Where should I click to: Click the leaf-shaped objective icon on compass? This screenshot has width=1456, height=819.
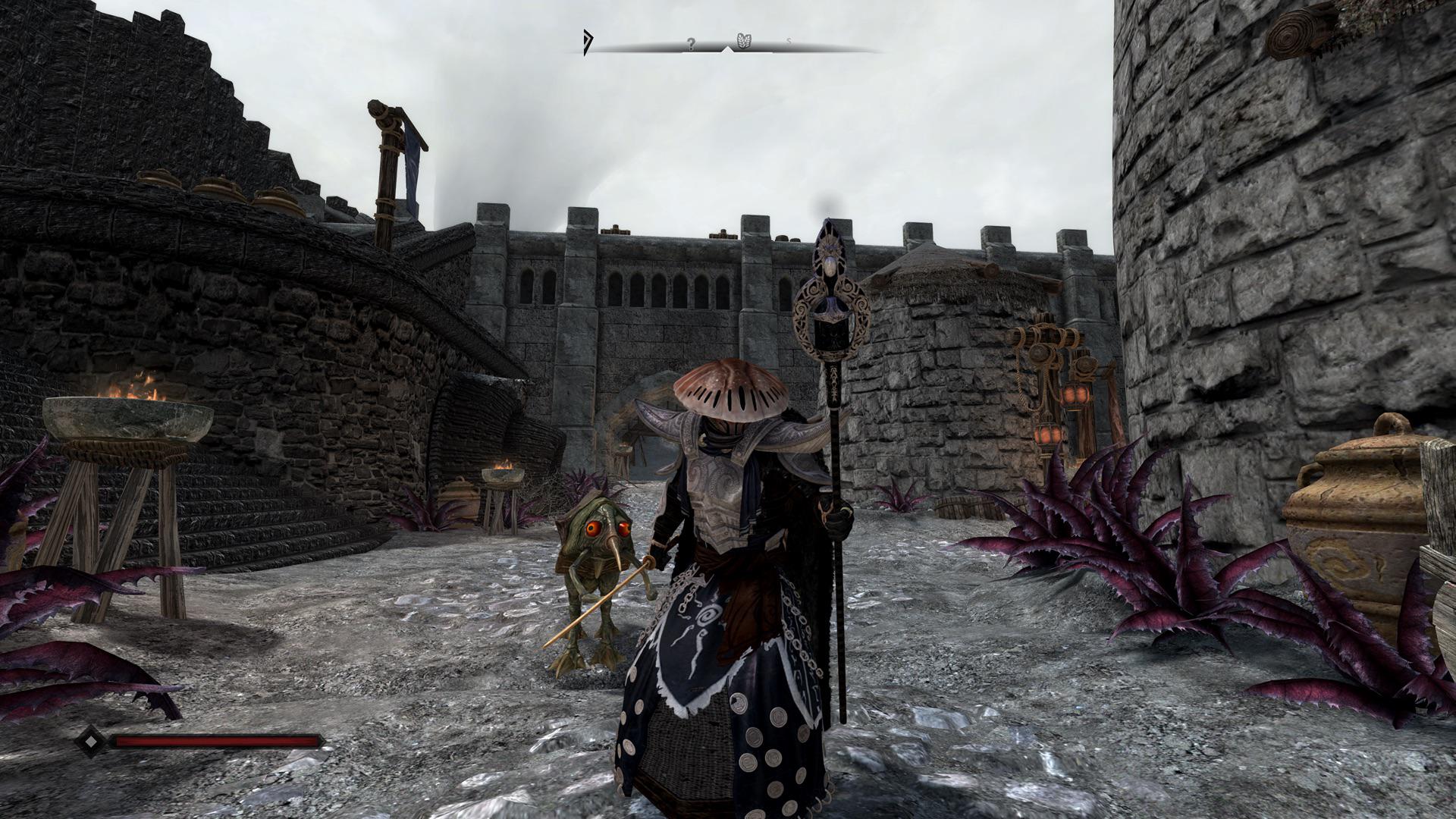[x=744, y=40]
